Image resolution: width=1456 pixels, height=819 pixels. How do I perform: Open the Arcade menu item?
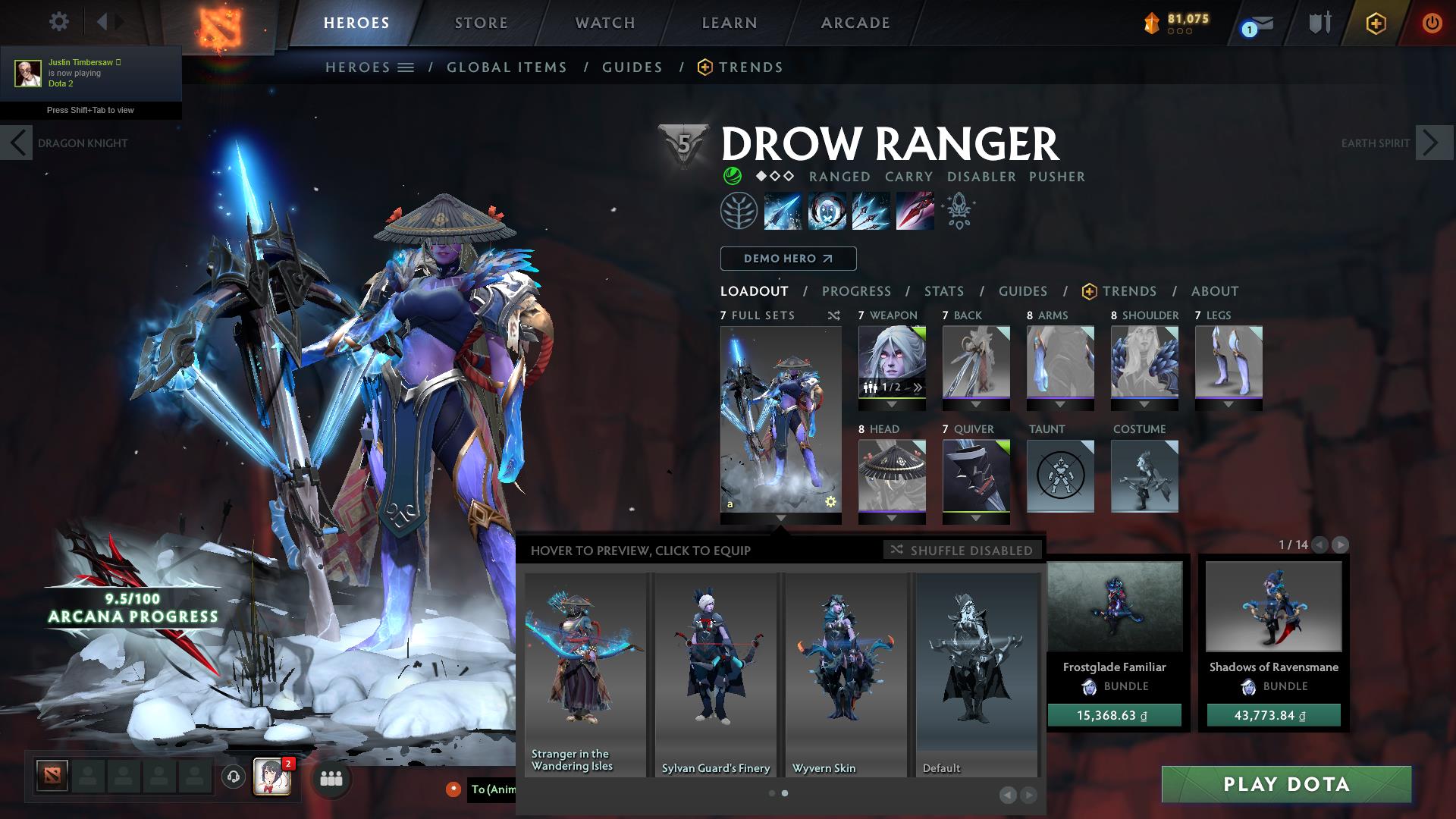(x=855, y=22)
